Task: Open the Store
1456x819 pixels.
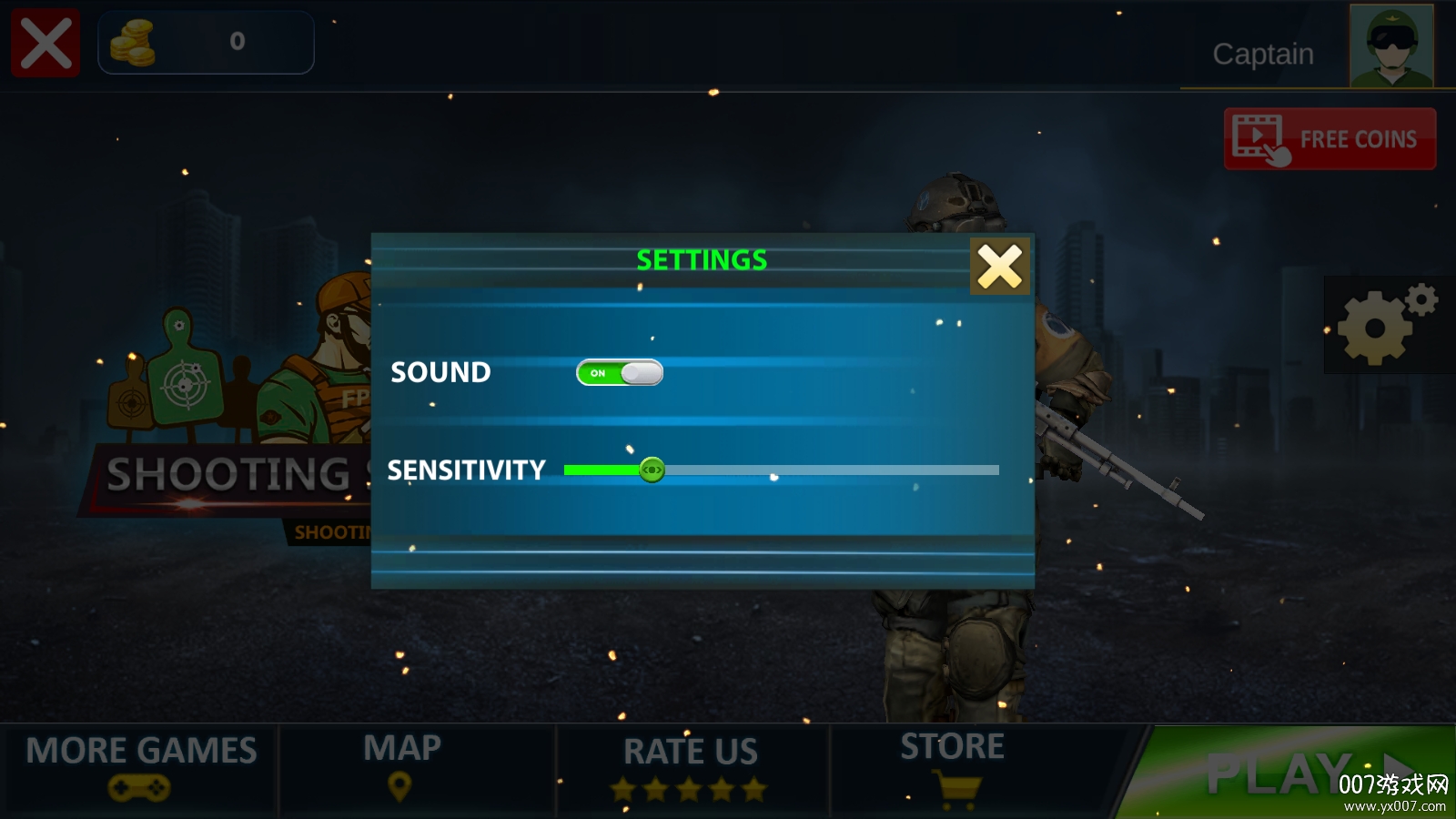Action: pos(953,767)
